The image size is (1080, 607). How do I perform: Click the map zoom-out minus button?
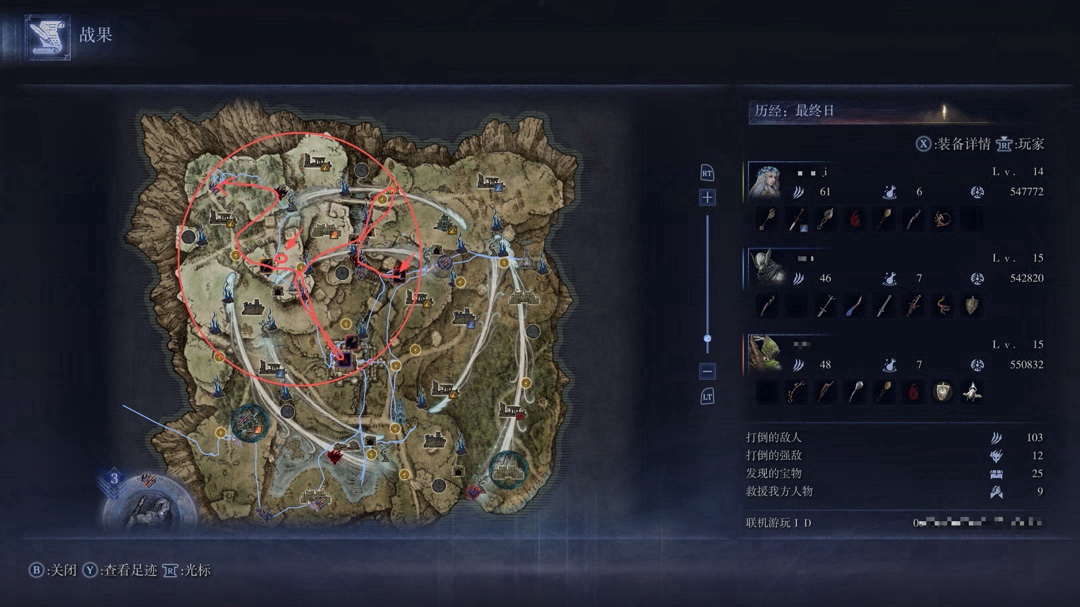pyautogui.click(x=707, y=371)
